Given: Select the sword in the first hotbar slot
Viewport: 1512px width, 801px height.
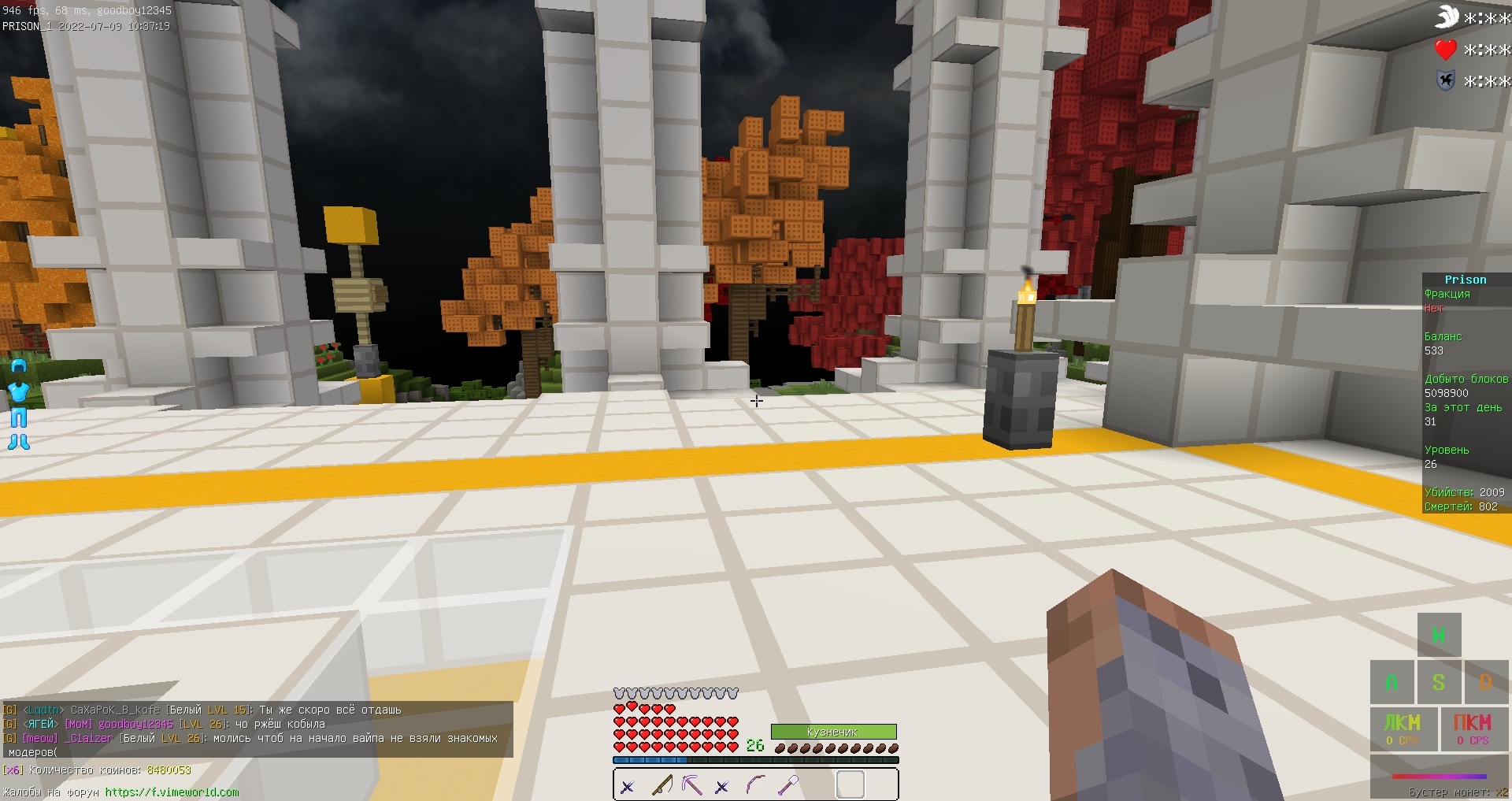Looking at the screenshot, I should pos(627,786).
